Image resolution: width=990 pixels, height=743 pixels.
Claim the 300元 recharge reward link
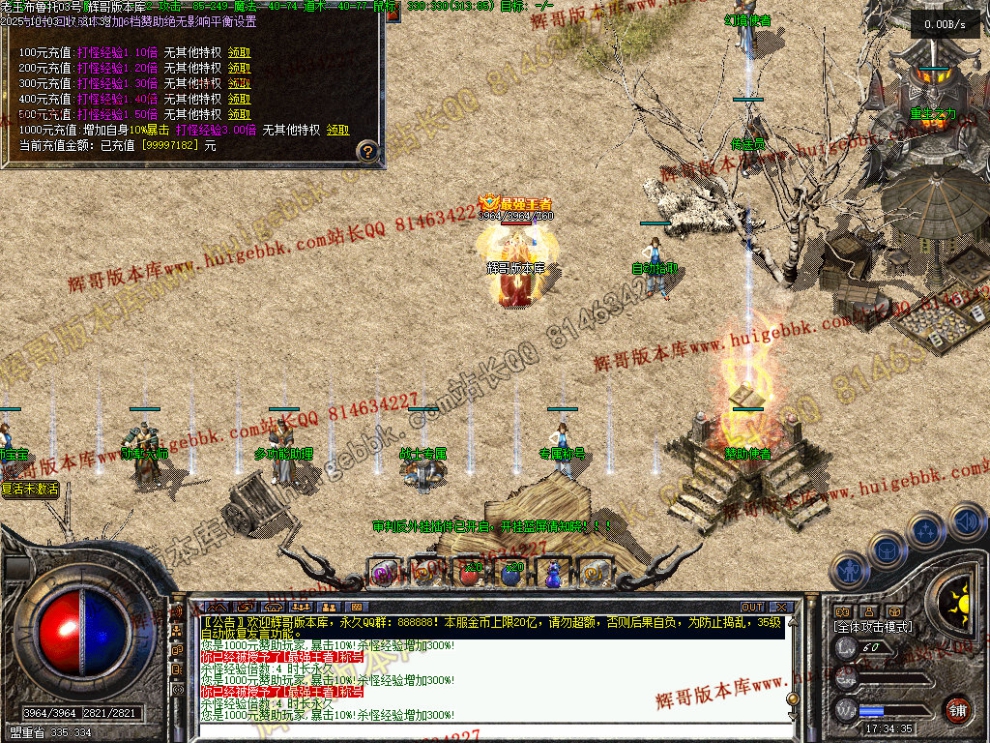tap(239, 84)
